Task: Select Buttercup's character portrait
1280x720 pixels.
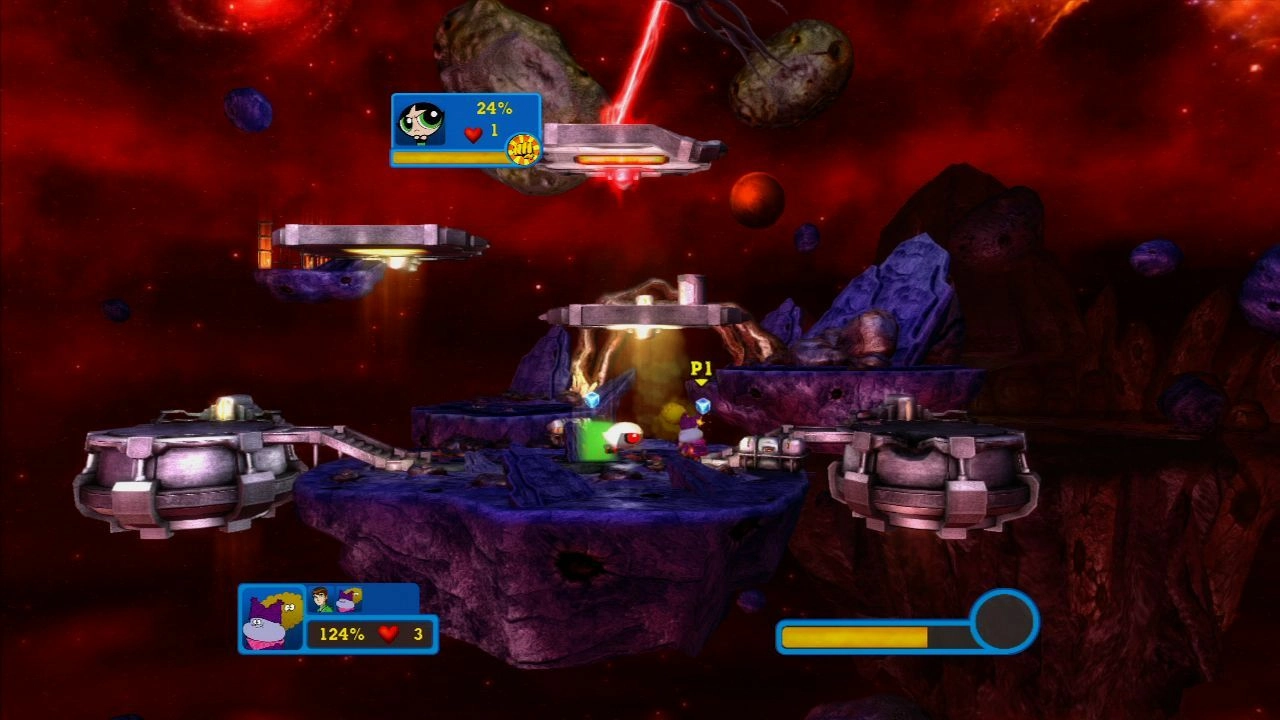Action: (419, 121)
